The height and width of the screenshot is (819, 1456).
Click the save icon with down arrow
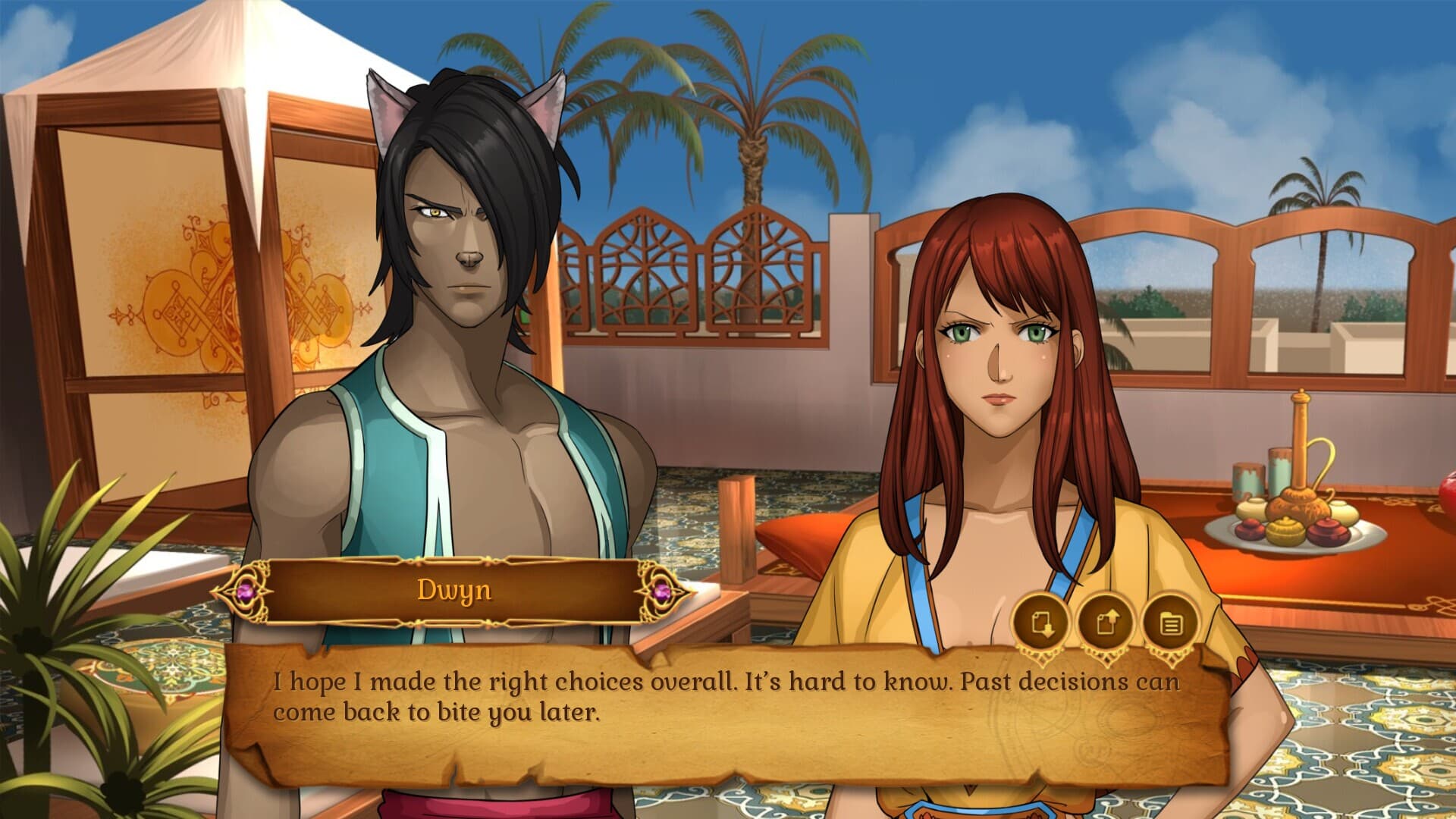coord(1042,624)
